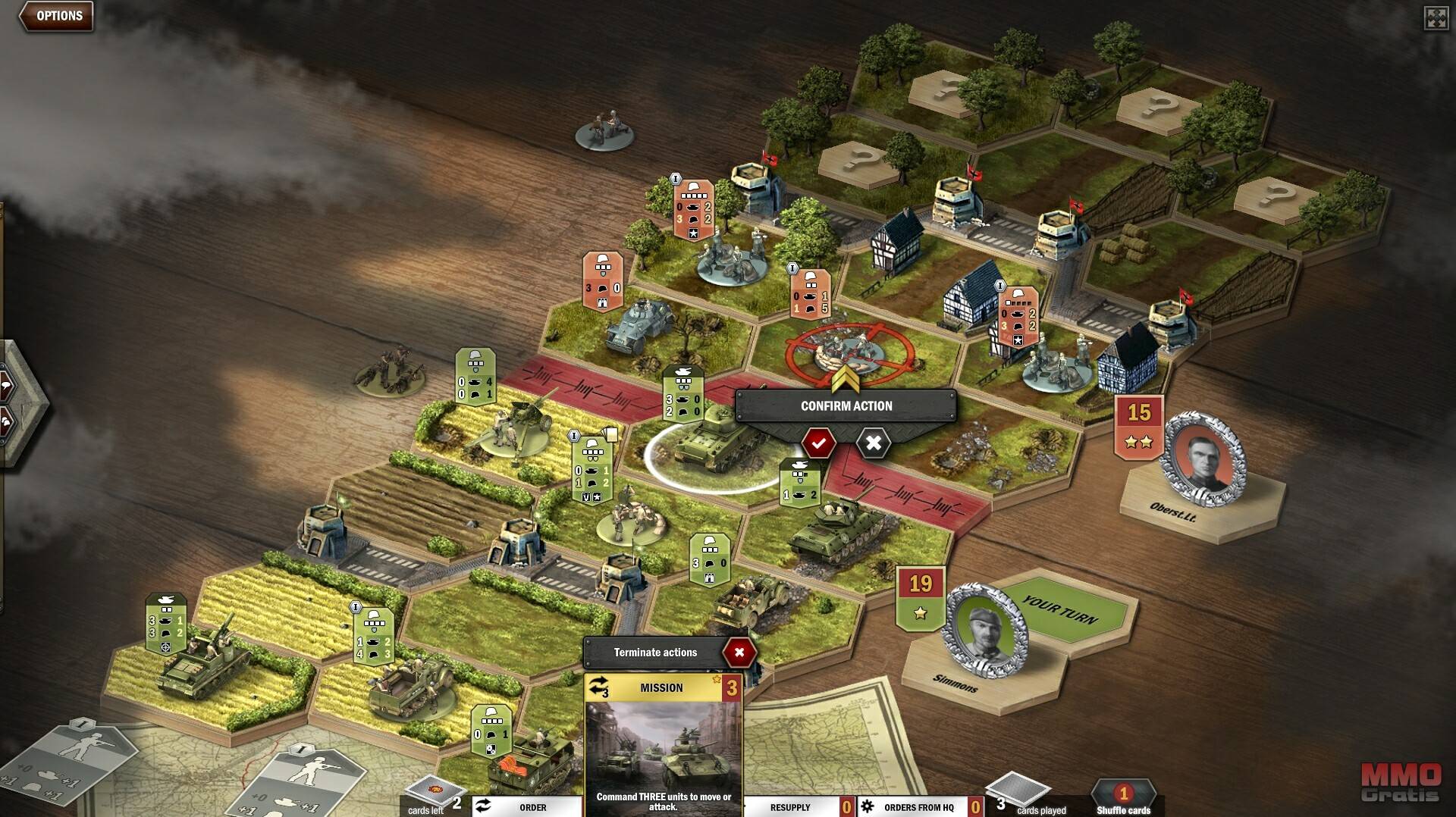1456x817 pixels.
Task: Switch to the Order card category
Action: (526, 806)
